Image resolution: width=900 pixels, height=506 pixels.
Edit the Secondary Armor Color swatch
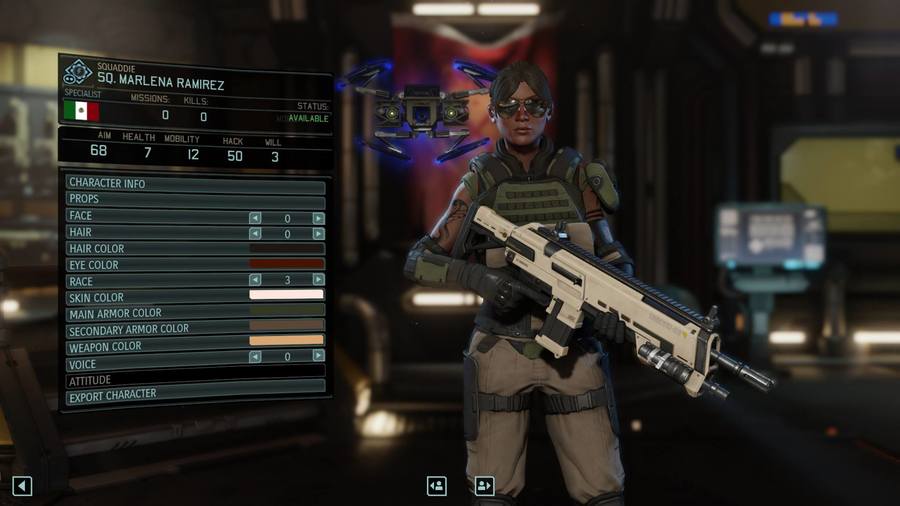(x=286, y=326)
